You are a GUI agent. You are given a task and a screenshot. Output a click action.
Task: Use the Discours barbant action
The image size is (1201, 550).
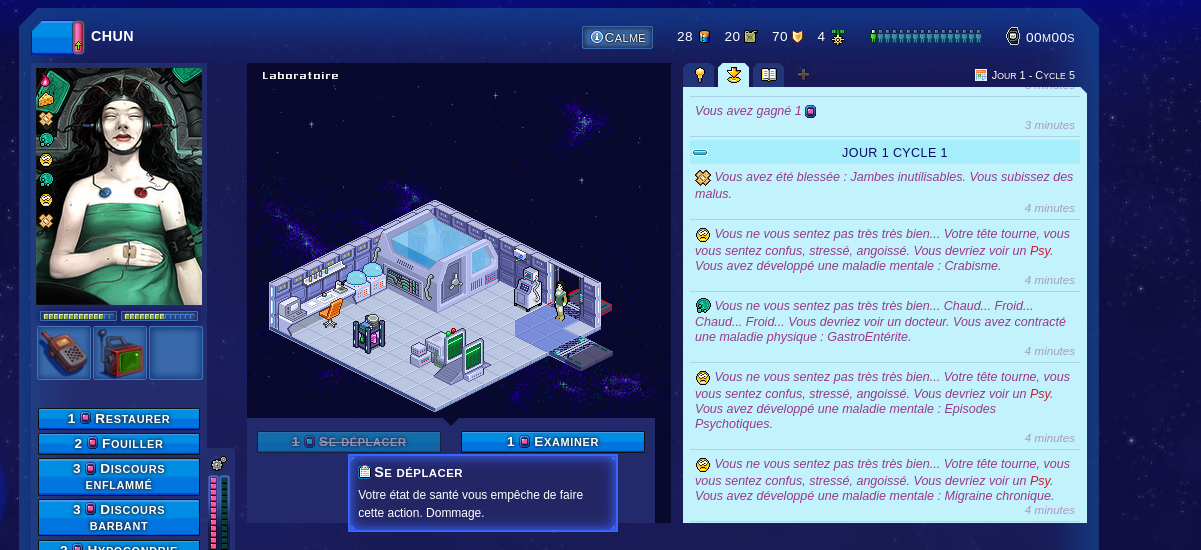pos(119,518)
